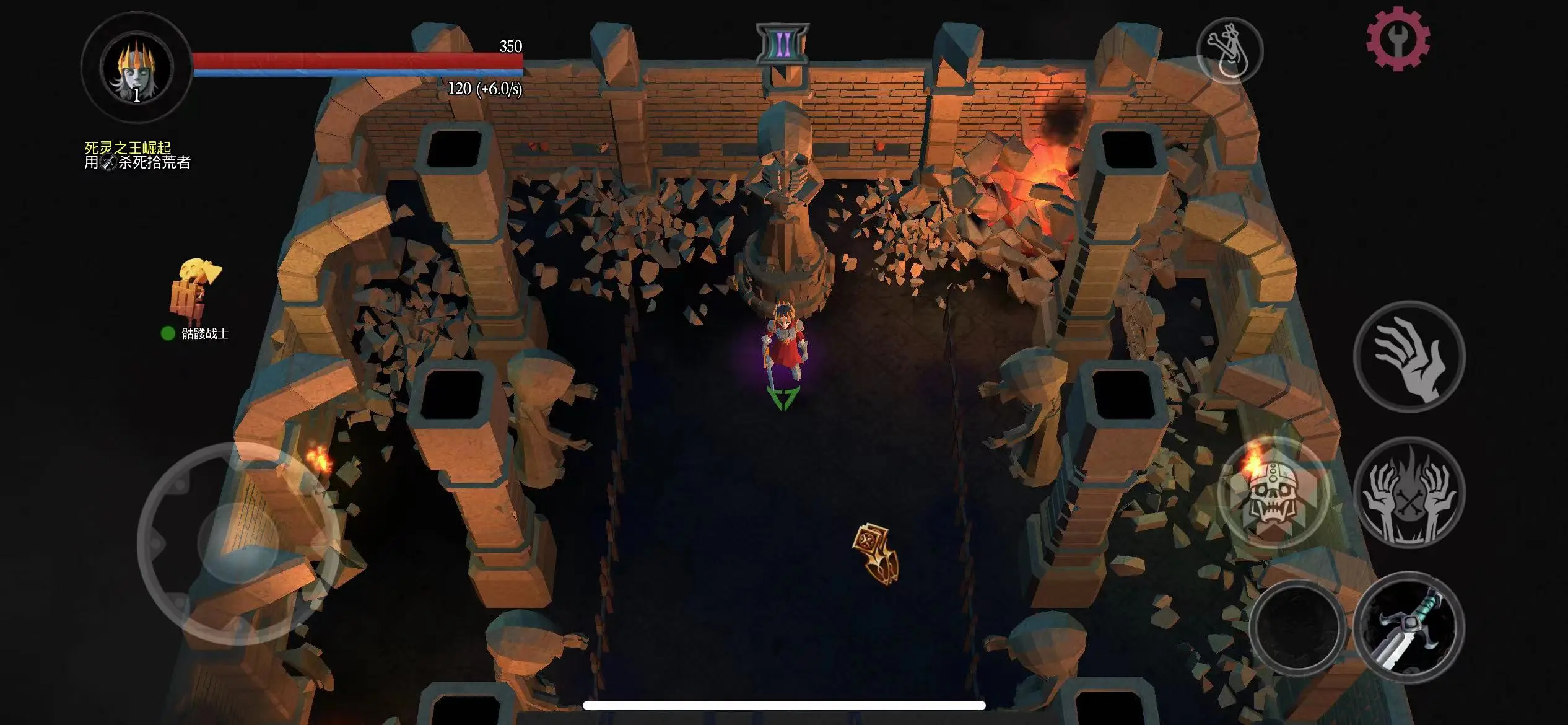Image resolution: width=1568 pixels, height=725 pixels.
Task: Tap the crossed bone and hand icon
Action: click(x=1229, y=50)
